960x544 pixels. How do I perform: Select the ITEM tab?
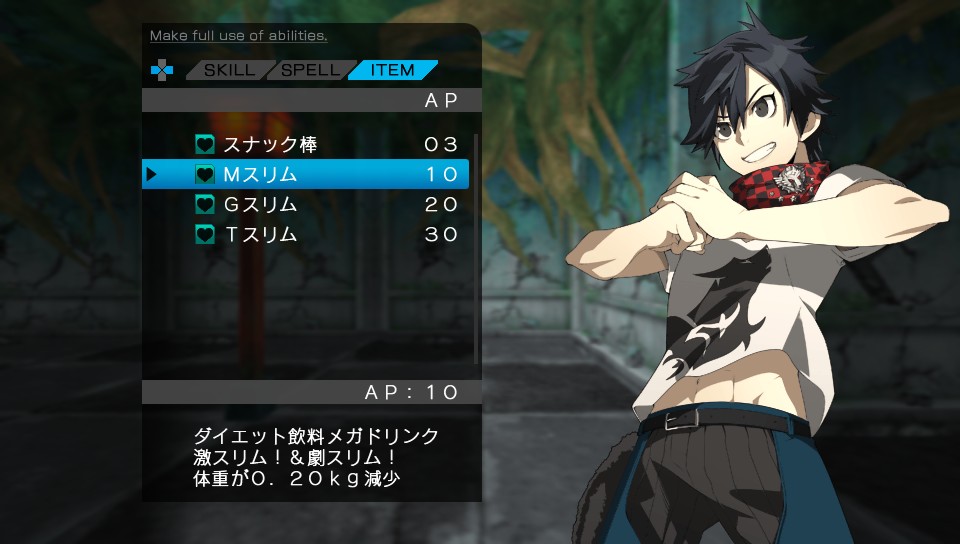(x=392, y=70)
